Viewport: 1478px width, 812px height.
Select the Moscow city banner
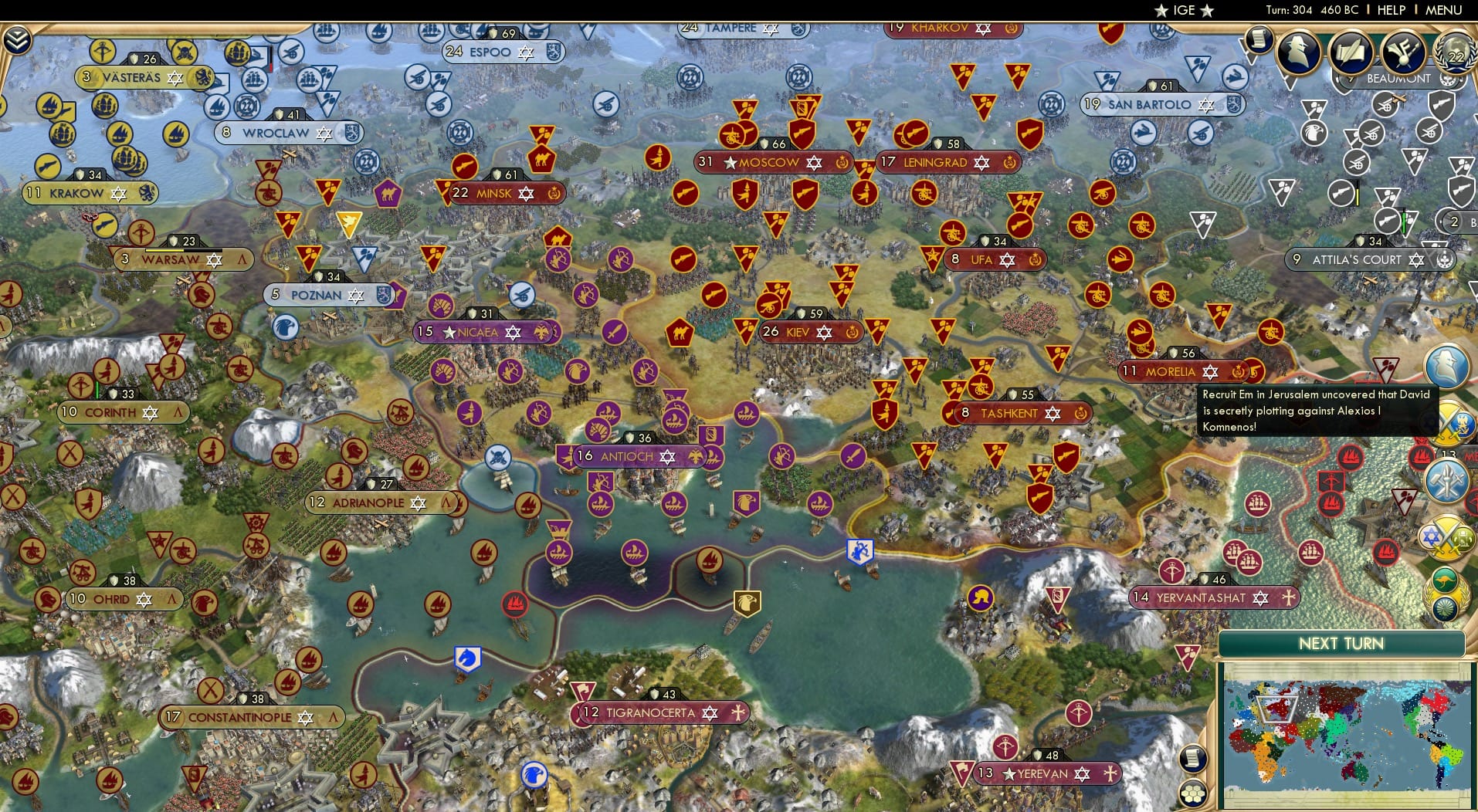click(768, 163)
